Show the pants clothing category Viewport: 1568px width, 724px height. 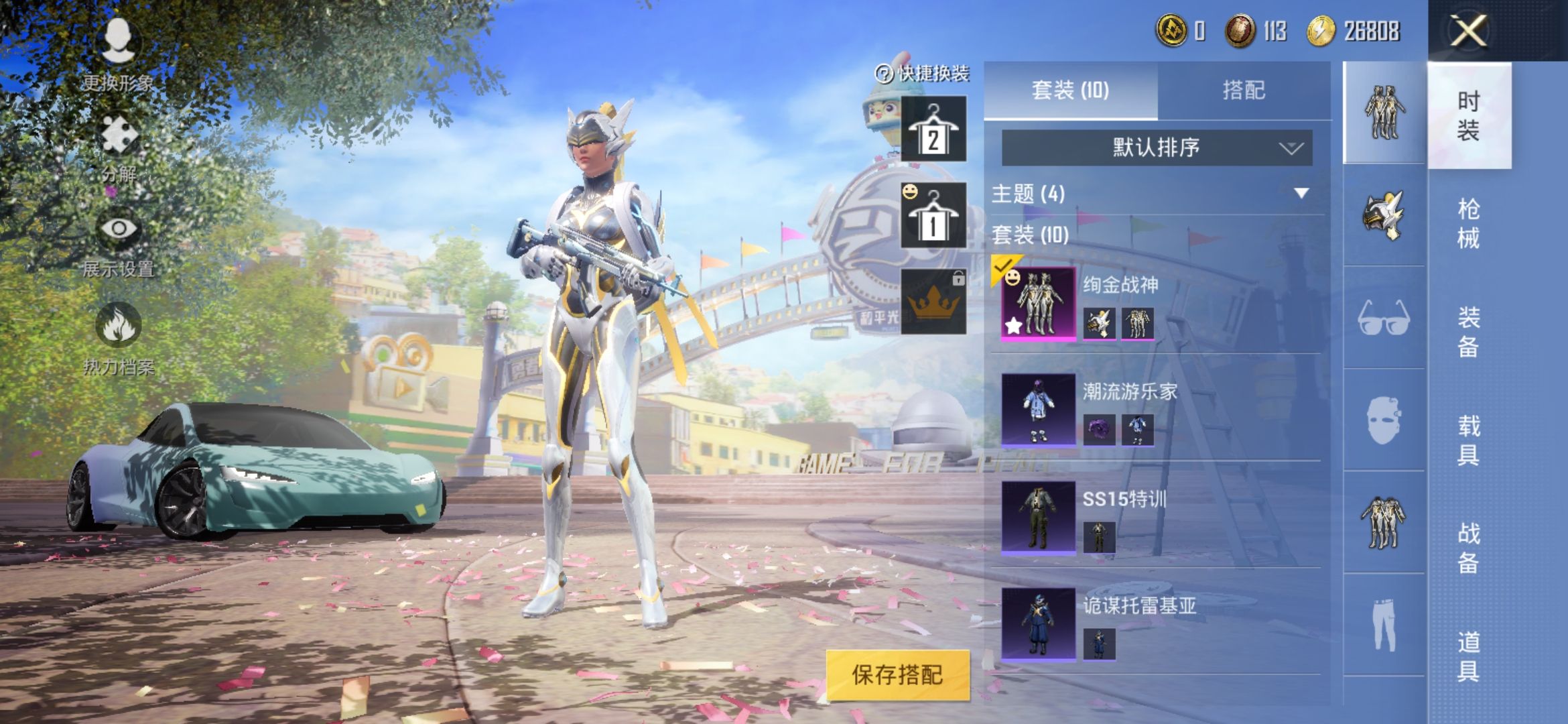click(x=1384, y=624)
